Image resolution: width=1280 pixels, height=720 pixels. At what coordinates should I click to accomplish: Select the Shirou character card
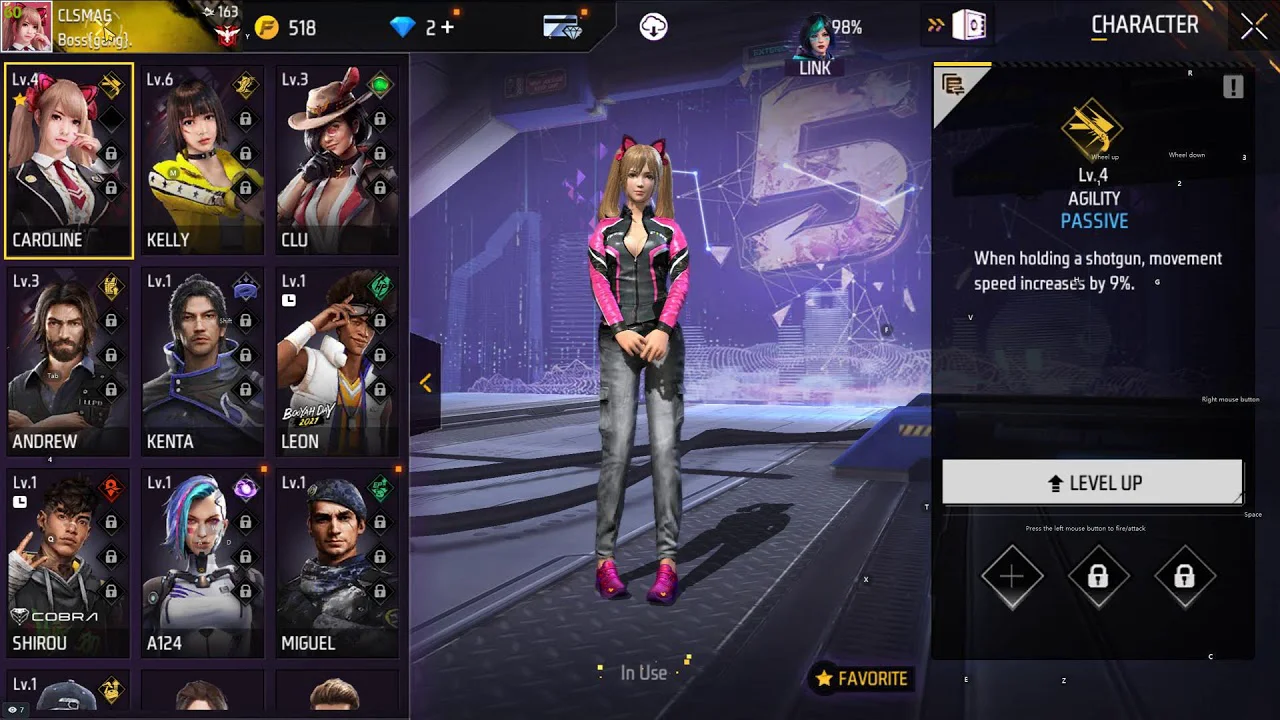coord(68,563)
